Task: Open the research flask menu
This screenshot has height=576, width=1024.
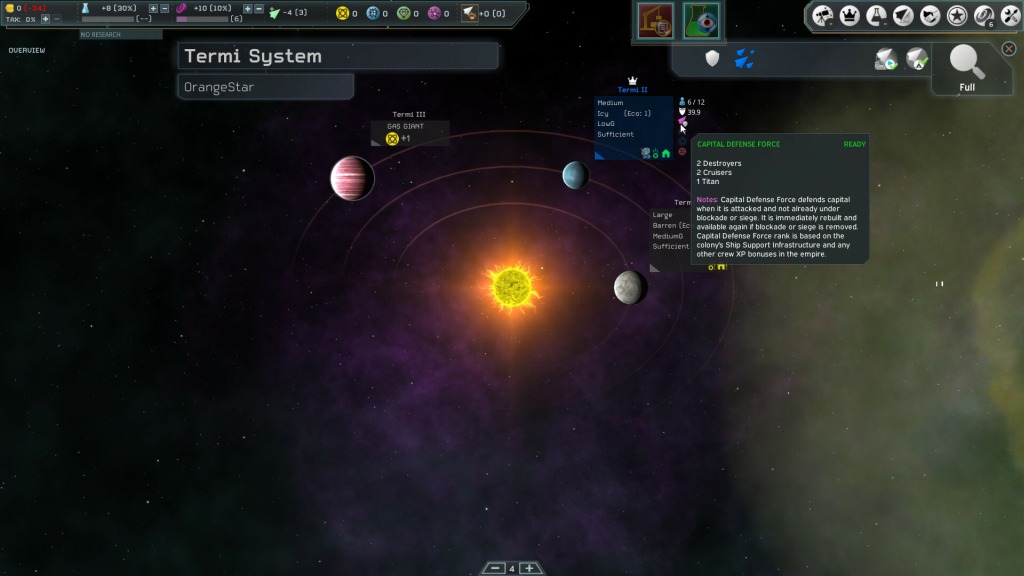Action: 877,15
